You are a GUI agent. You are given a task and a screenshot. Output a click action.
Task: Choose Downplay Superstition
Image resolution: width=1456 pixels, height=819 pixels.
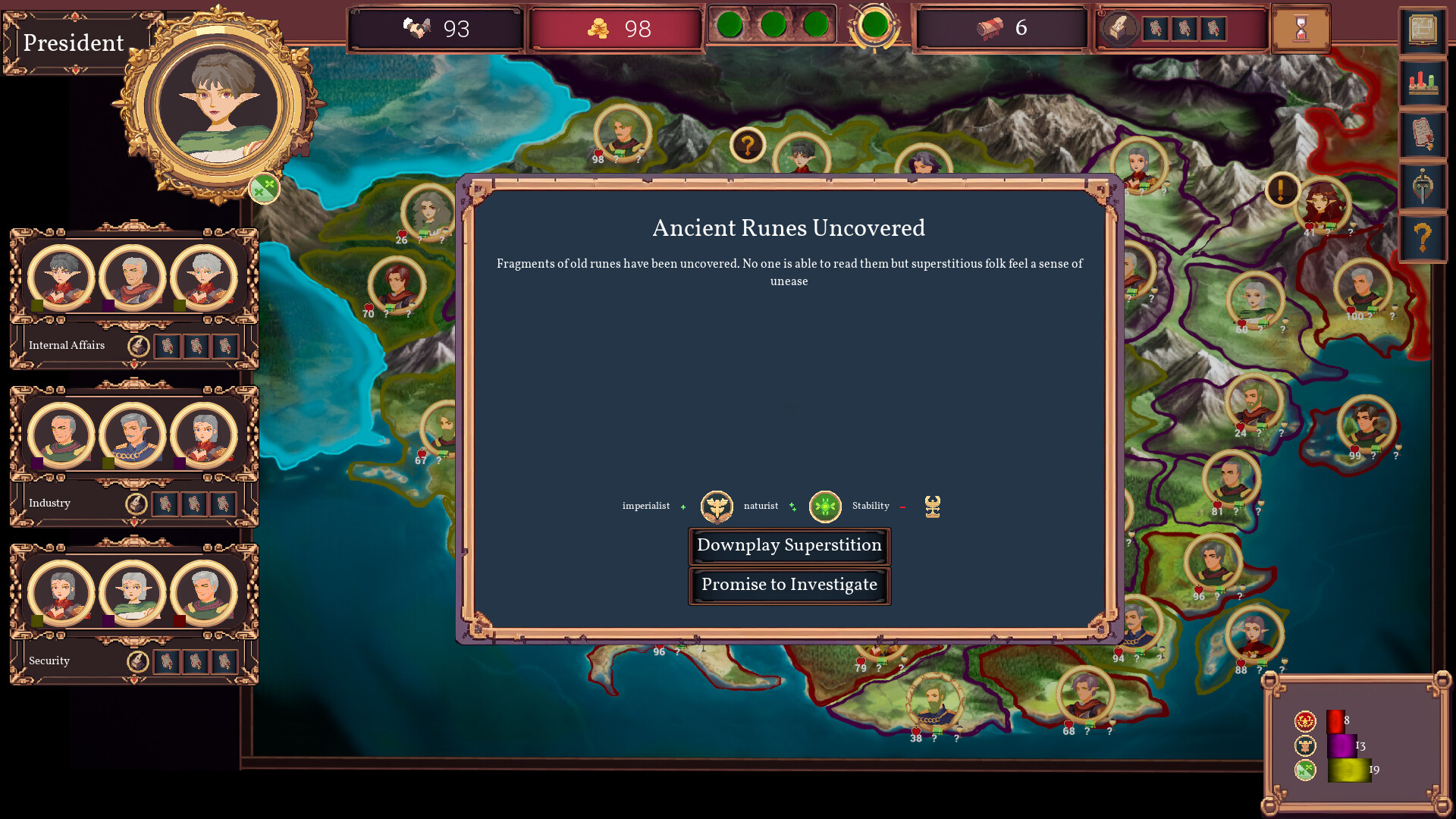789,546
